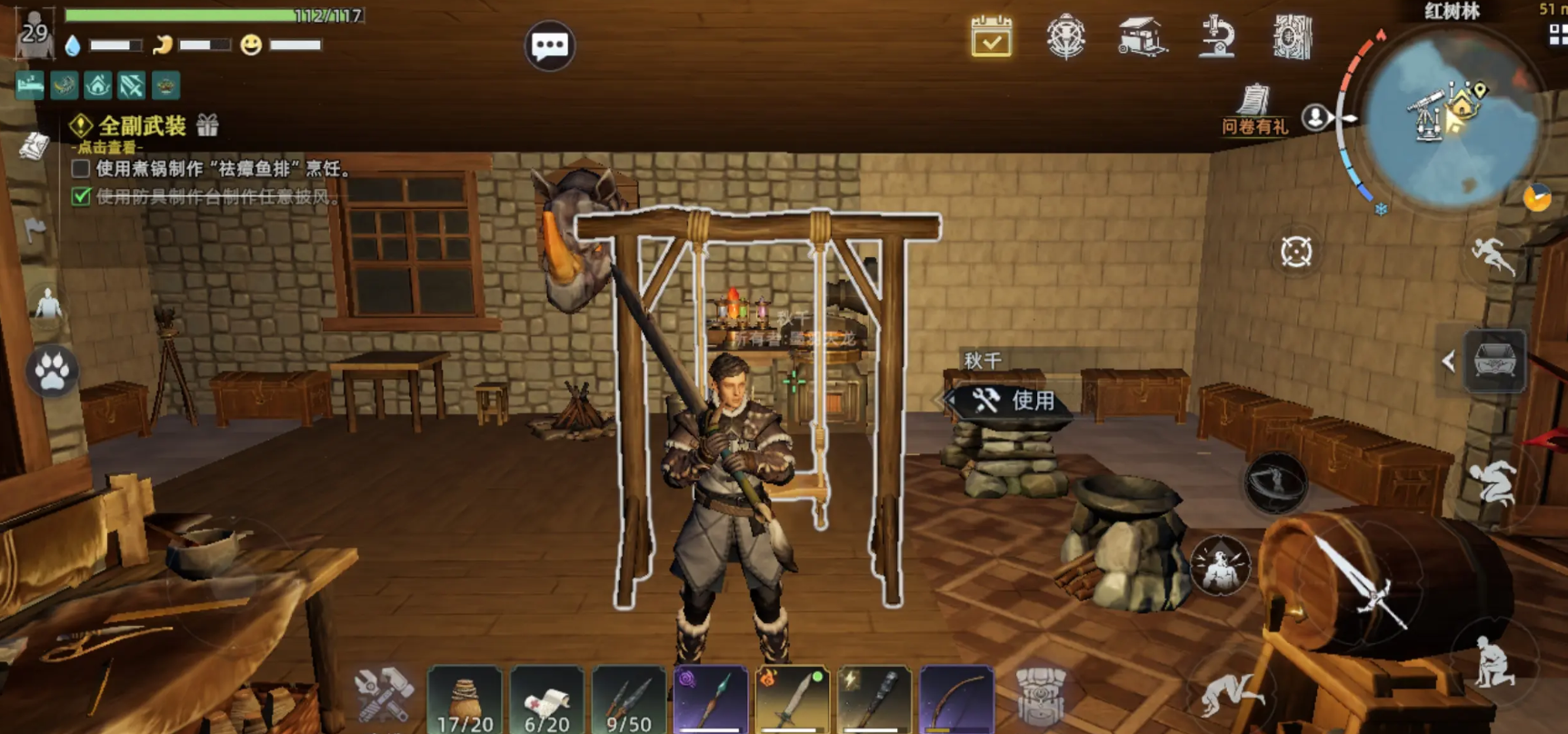Open the chest quick-access panel button
Screen dimensions: 1568x734
pyautogui.click(x=1494, y=362)
